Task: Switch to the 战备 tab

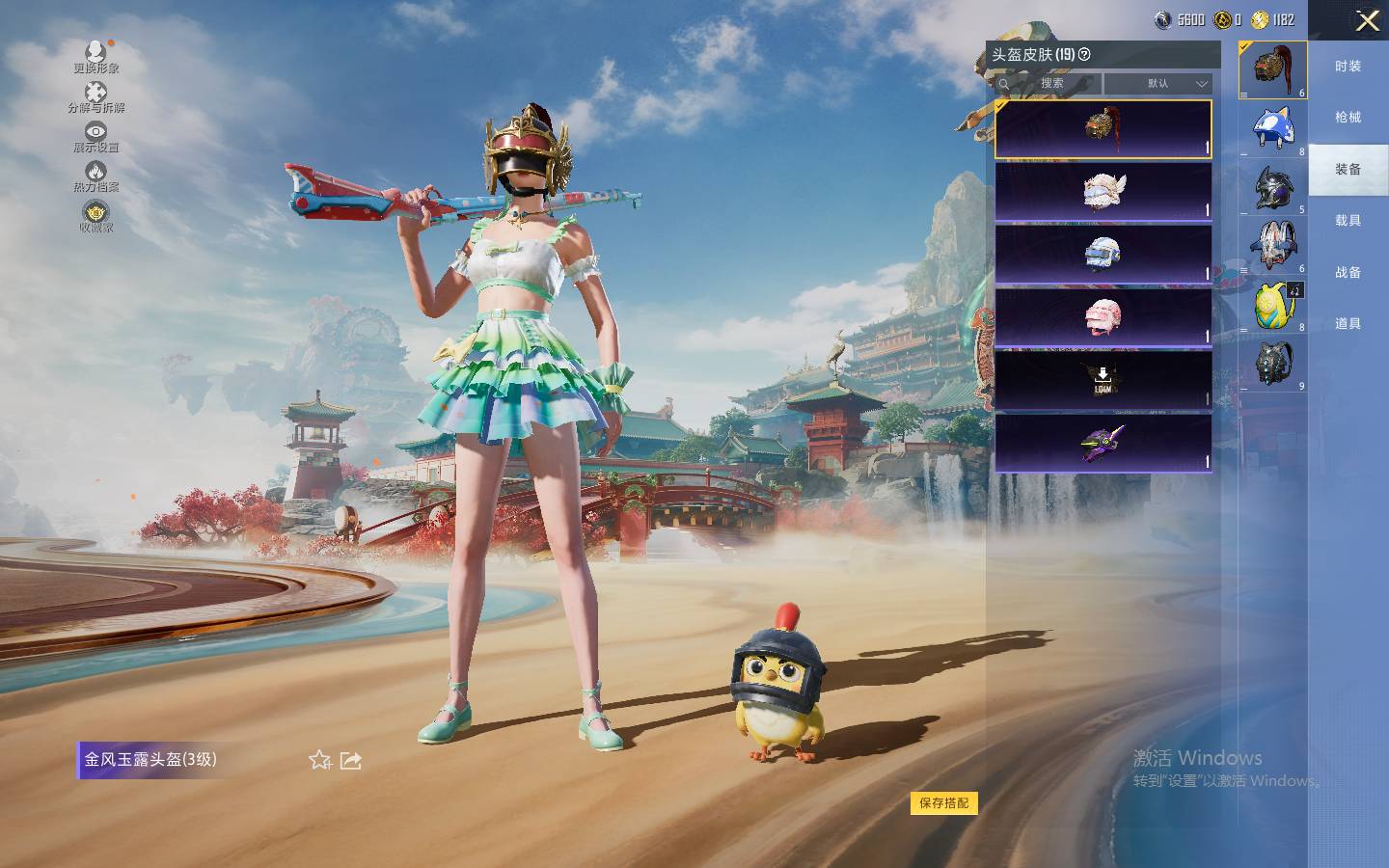Action: point(1348,273)
